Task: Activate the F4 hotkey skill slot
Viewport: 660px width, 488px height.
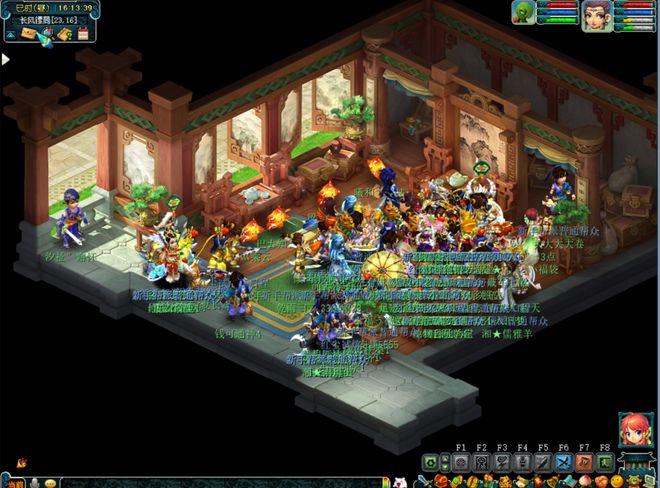Action: (x=523, y=462)
